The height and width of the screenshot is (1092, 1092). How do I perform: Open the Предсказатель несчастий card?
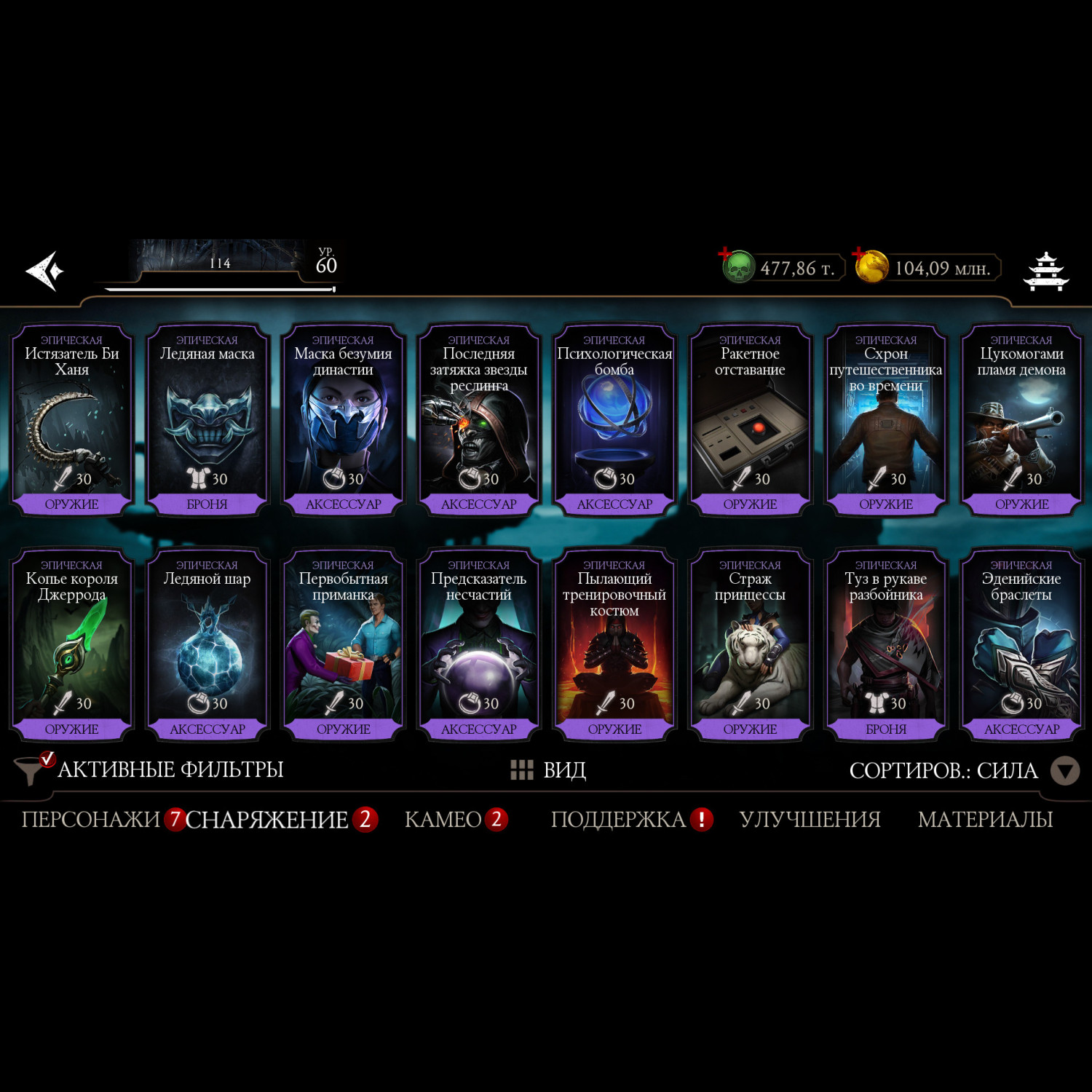point(478,646)
